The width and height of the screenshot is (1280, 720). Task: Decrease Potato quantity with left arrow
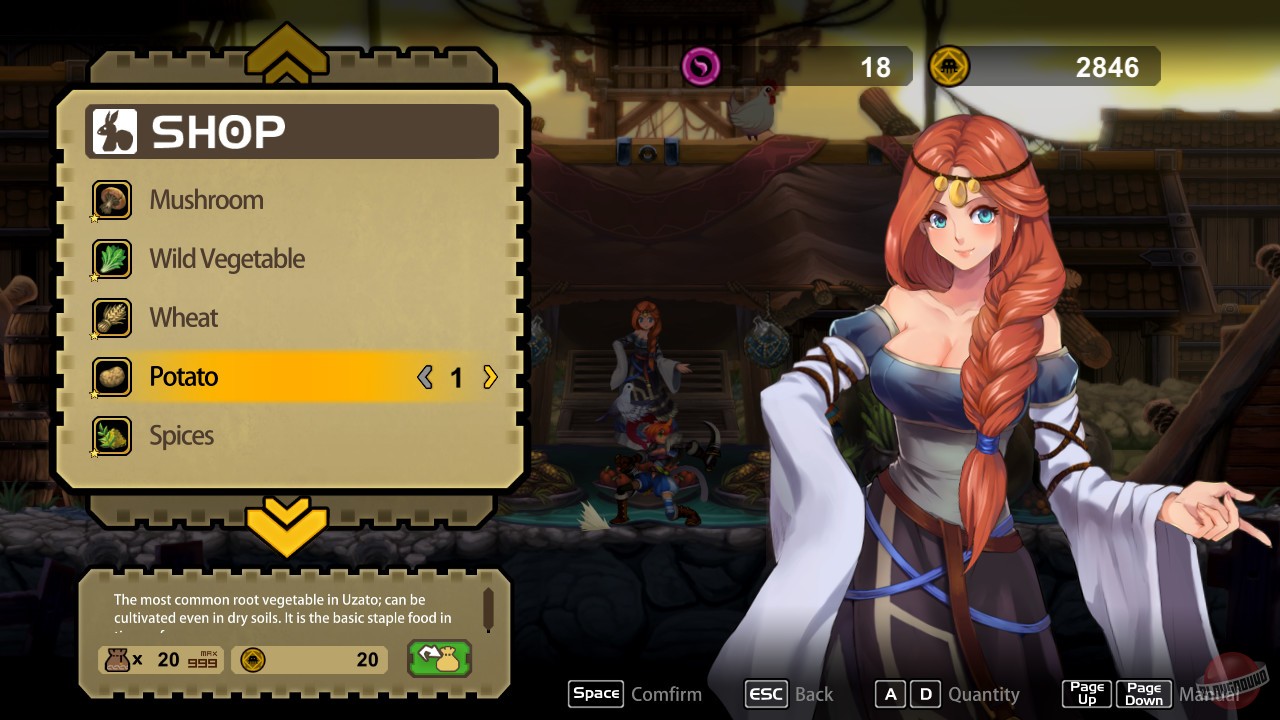(424, 378)
